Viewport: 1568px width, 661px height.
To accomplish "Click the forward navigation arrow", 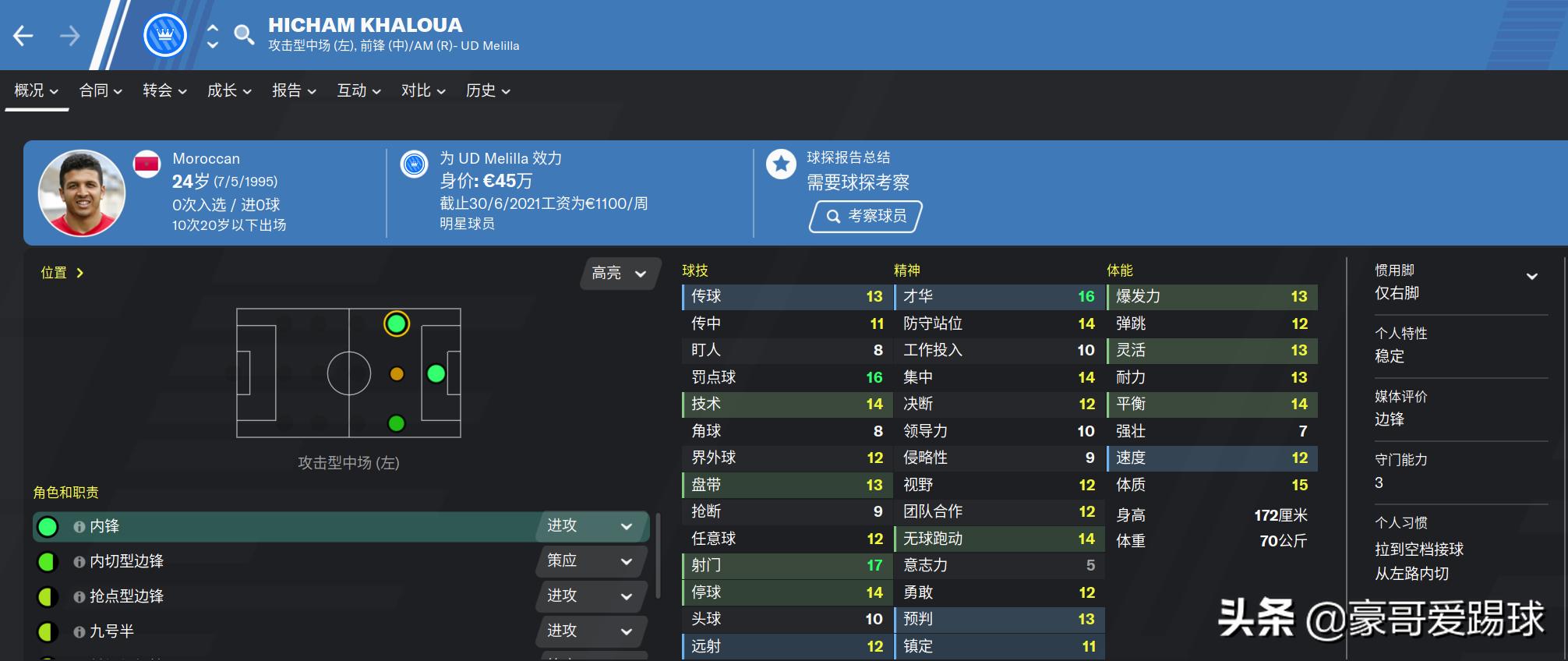I will pyautogui.click(x=70, y=34).
